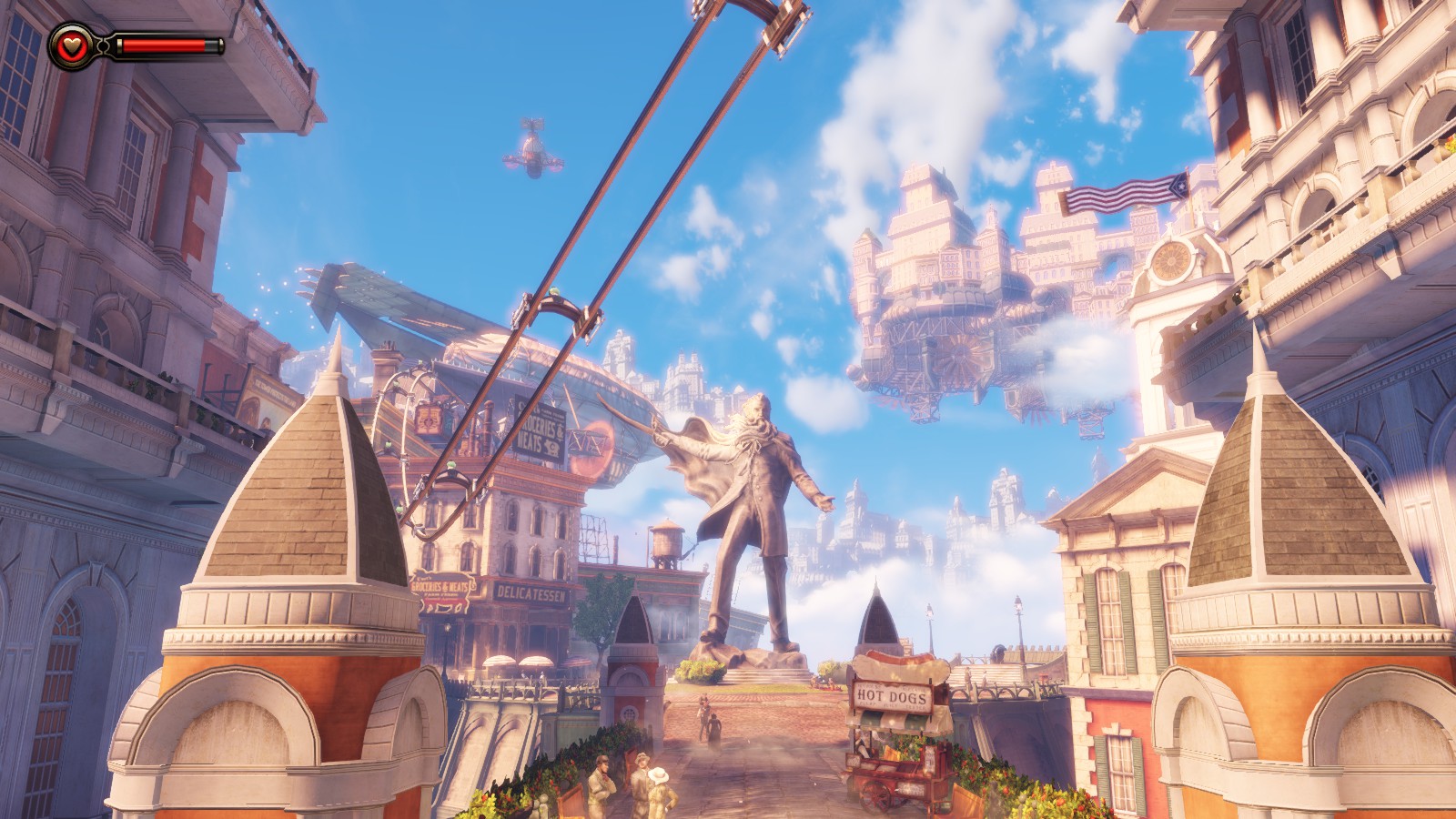This screenshot has height=819, width=1456.
Task: Click the heart health emblem icon
Action: coord(70,45)
